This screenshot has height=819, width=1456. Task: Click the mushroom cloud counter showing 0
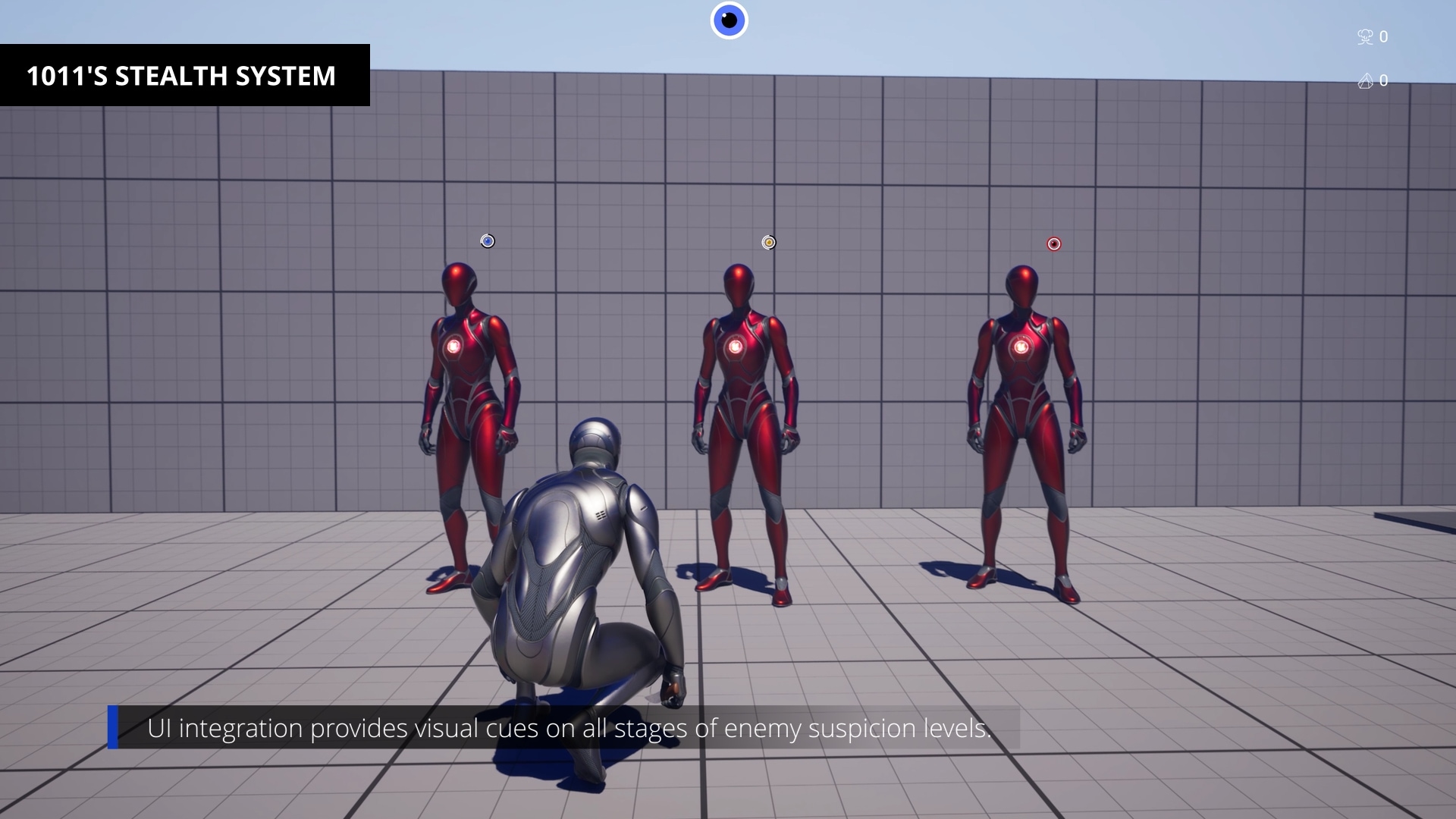(1374, 36)
